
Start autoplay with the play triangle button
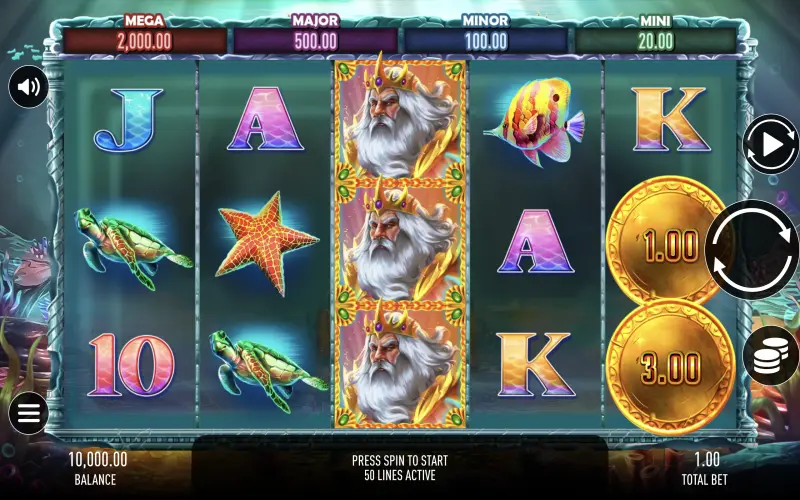pos(771,145)
